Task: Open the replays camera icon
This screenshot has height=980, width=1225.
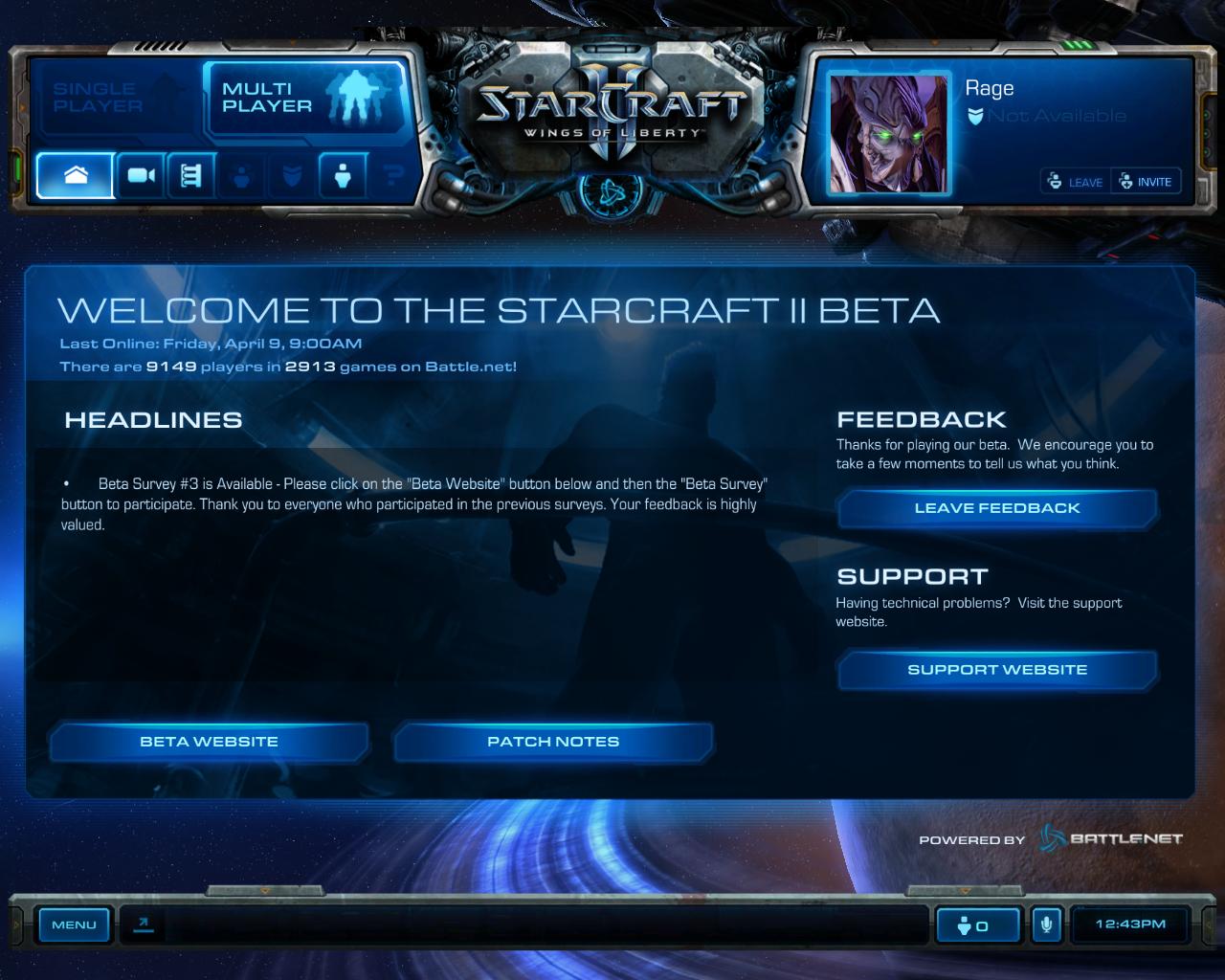Action: [142, 176]
